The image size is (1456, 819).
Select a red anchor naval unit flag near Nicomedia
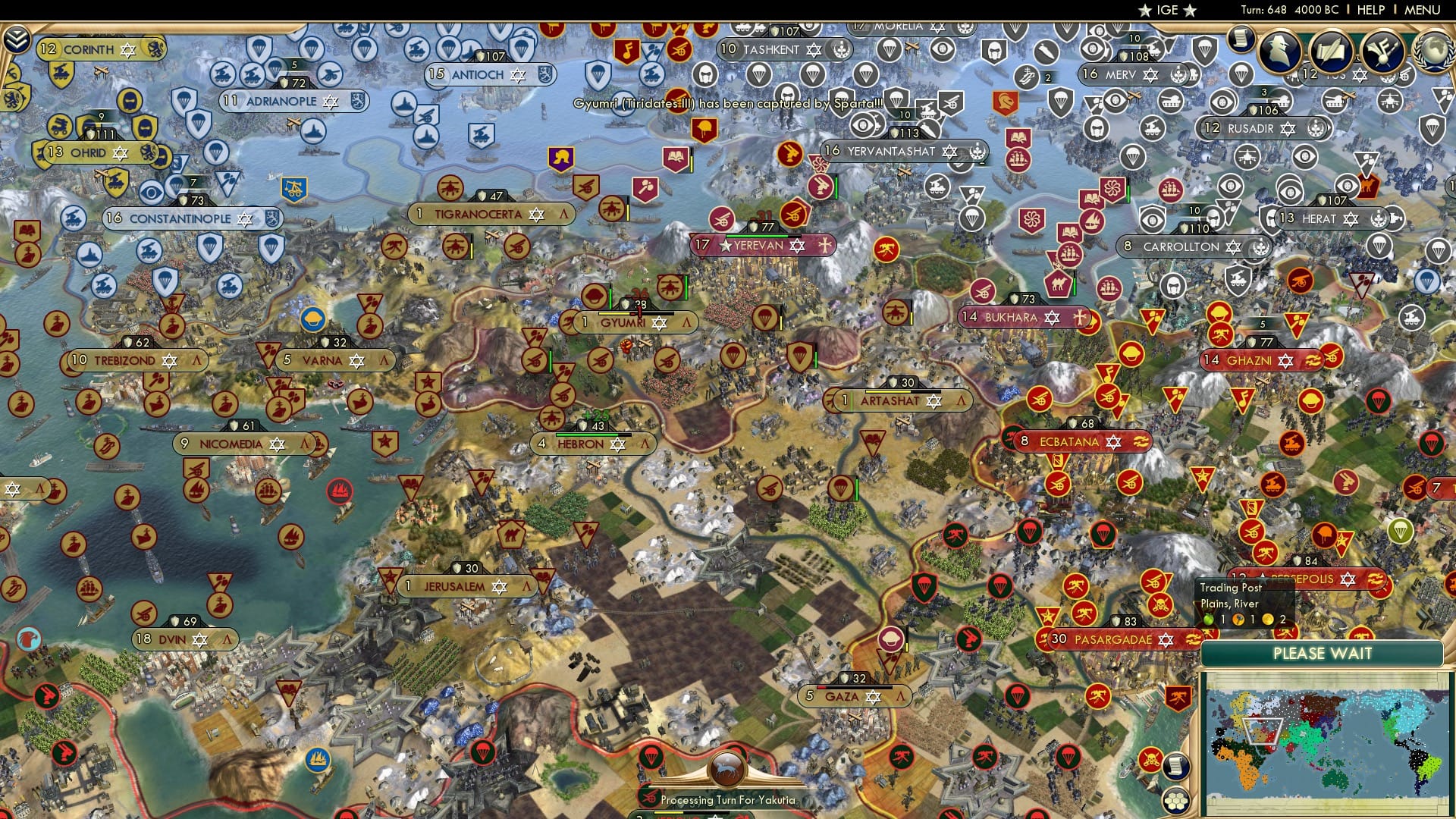pyautogui.click(x=339, y=491)
